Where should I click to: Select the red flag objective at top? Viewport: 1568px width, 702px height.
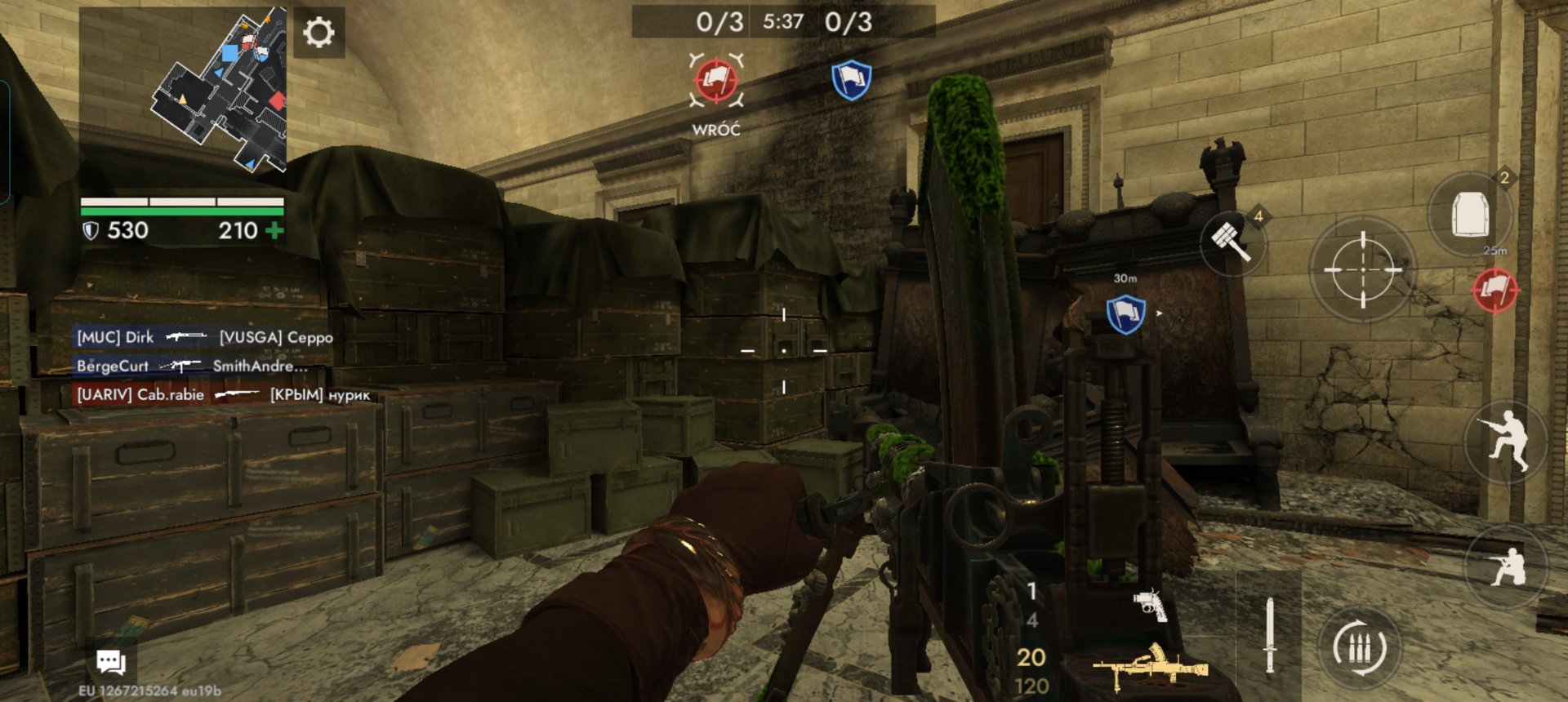click(716, 81)
